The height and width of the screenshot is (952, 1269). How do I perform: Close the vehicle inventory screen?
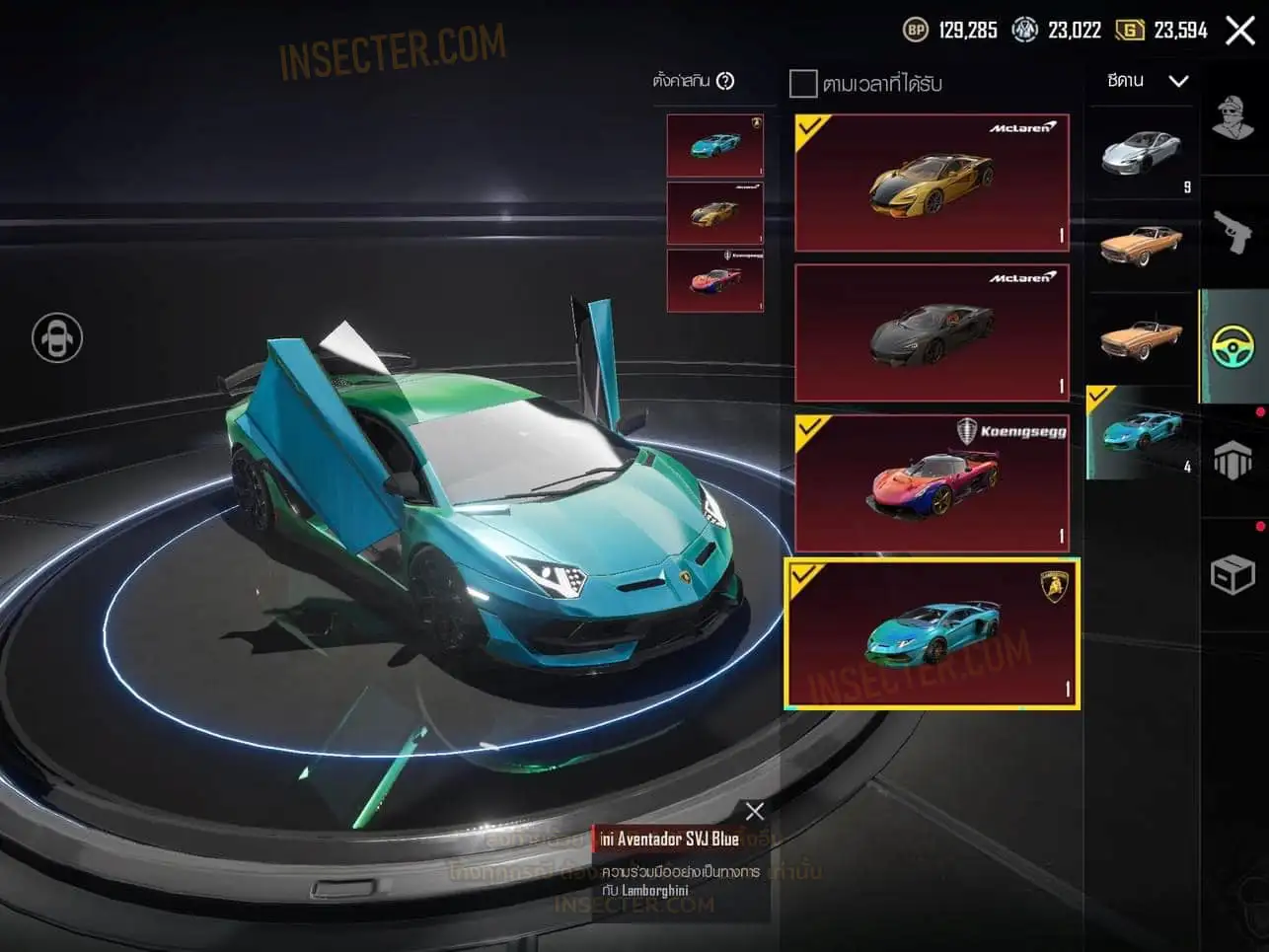pyautogui.click(x=1240, y=31)
